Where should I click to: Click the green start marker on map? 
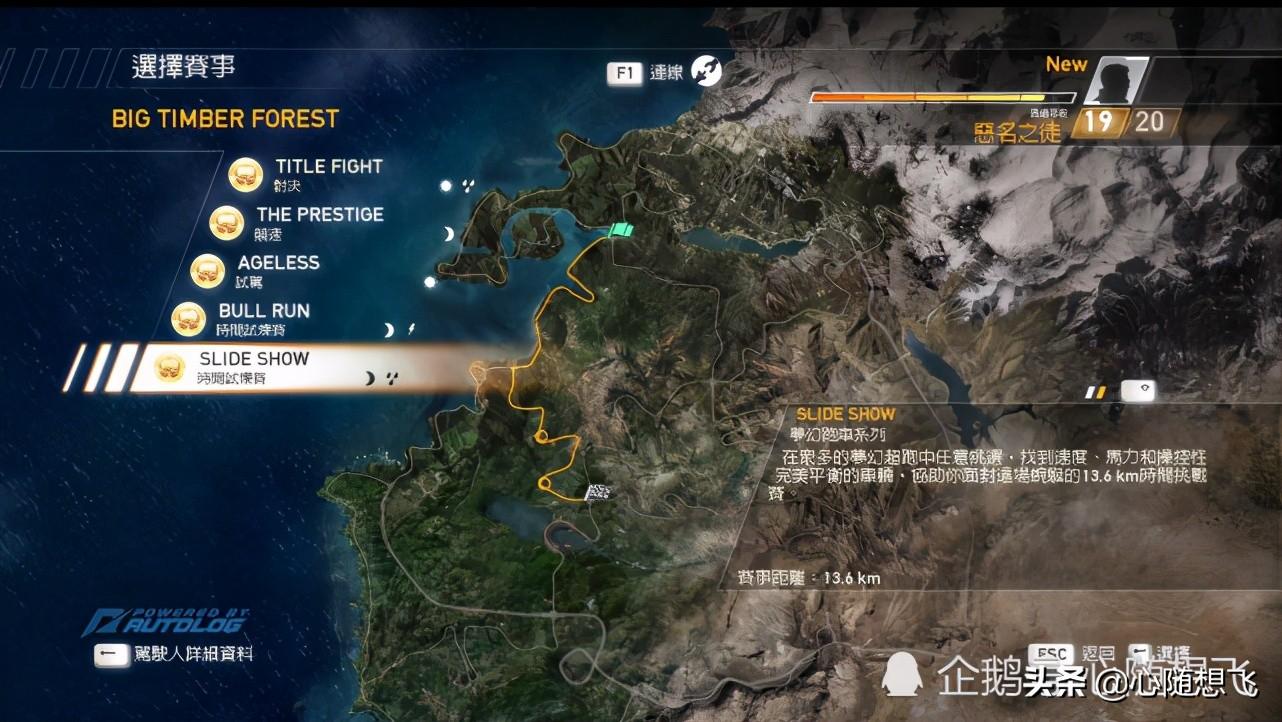click(x=621, y=230)
